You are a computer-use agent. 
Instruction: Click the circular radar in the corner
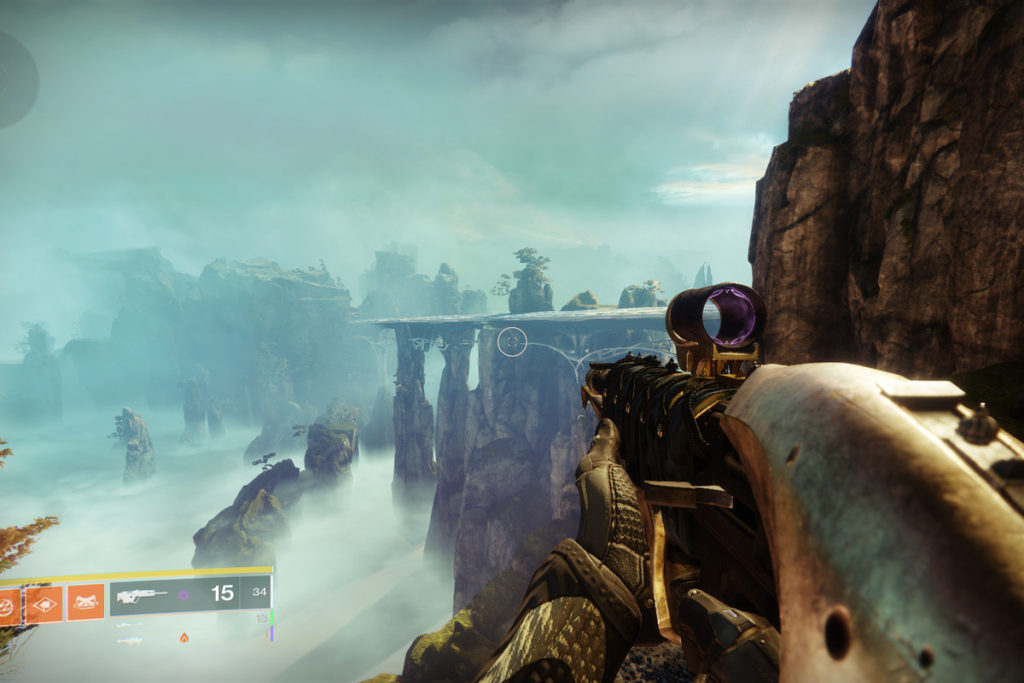[14, 78]
